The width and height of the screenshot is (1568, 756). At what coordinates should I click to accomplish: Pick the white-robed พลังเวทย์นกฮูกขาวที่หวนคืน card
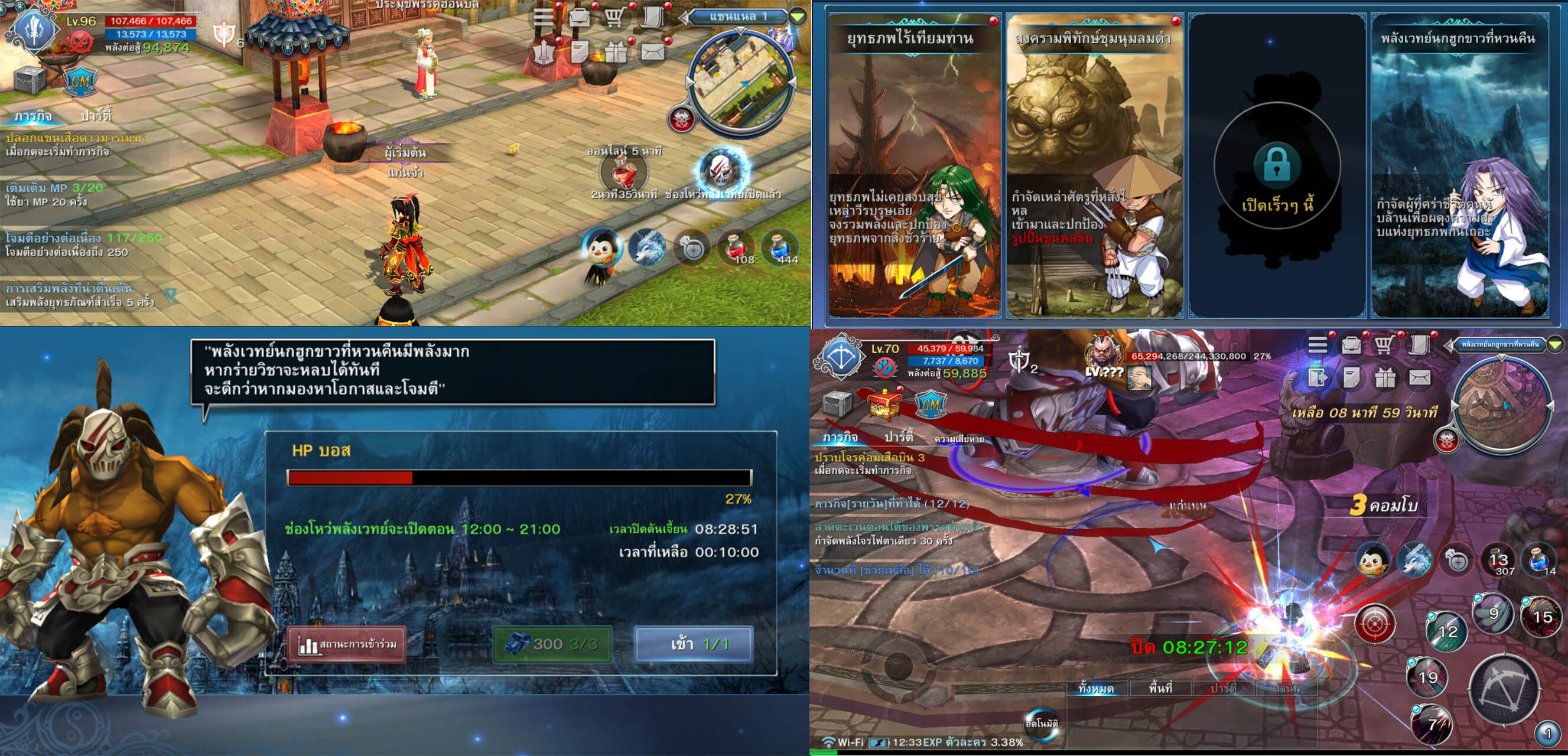pos(1460,164)
